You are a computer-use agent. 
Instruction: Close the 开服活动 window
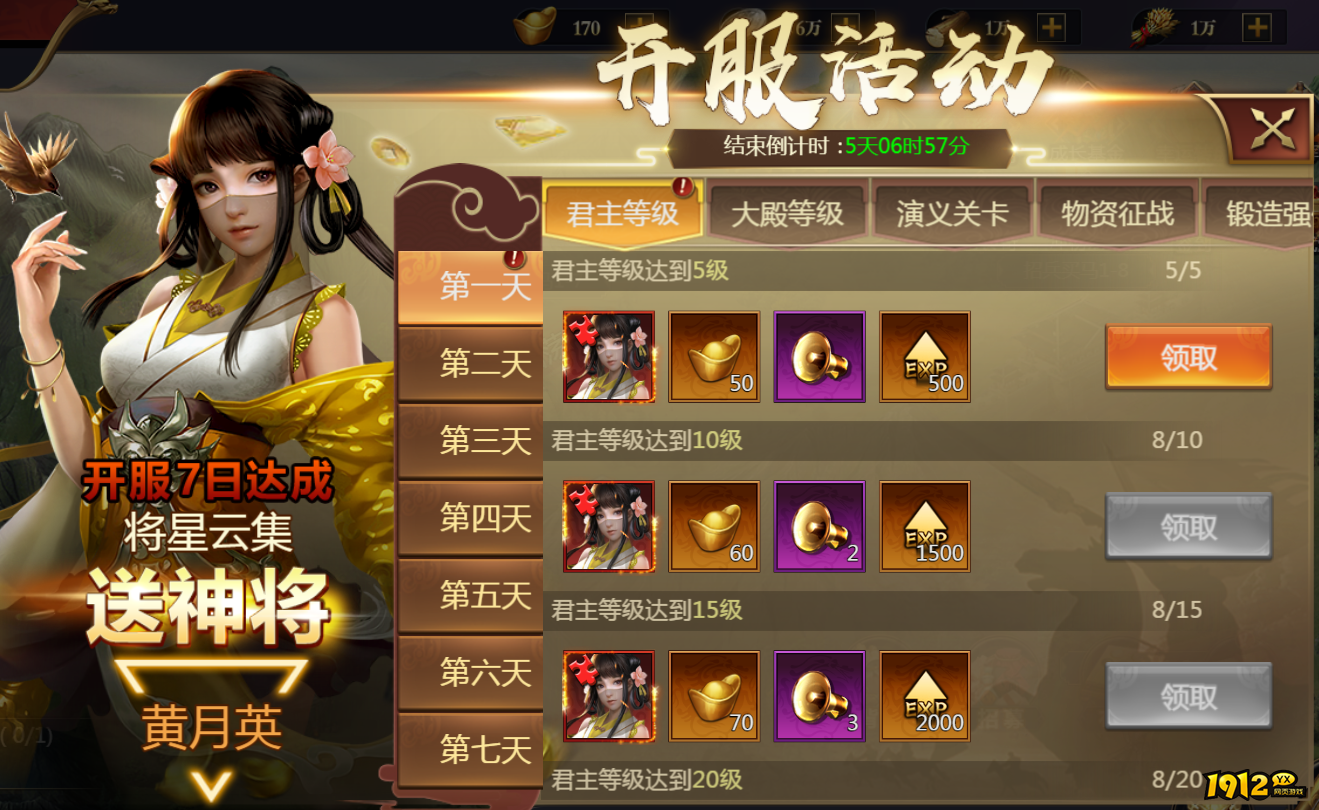click(1270, 128)
